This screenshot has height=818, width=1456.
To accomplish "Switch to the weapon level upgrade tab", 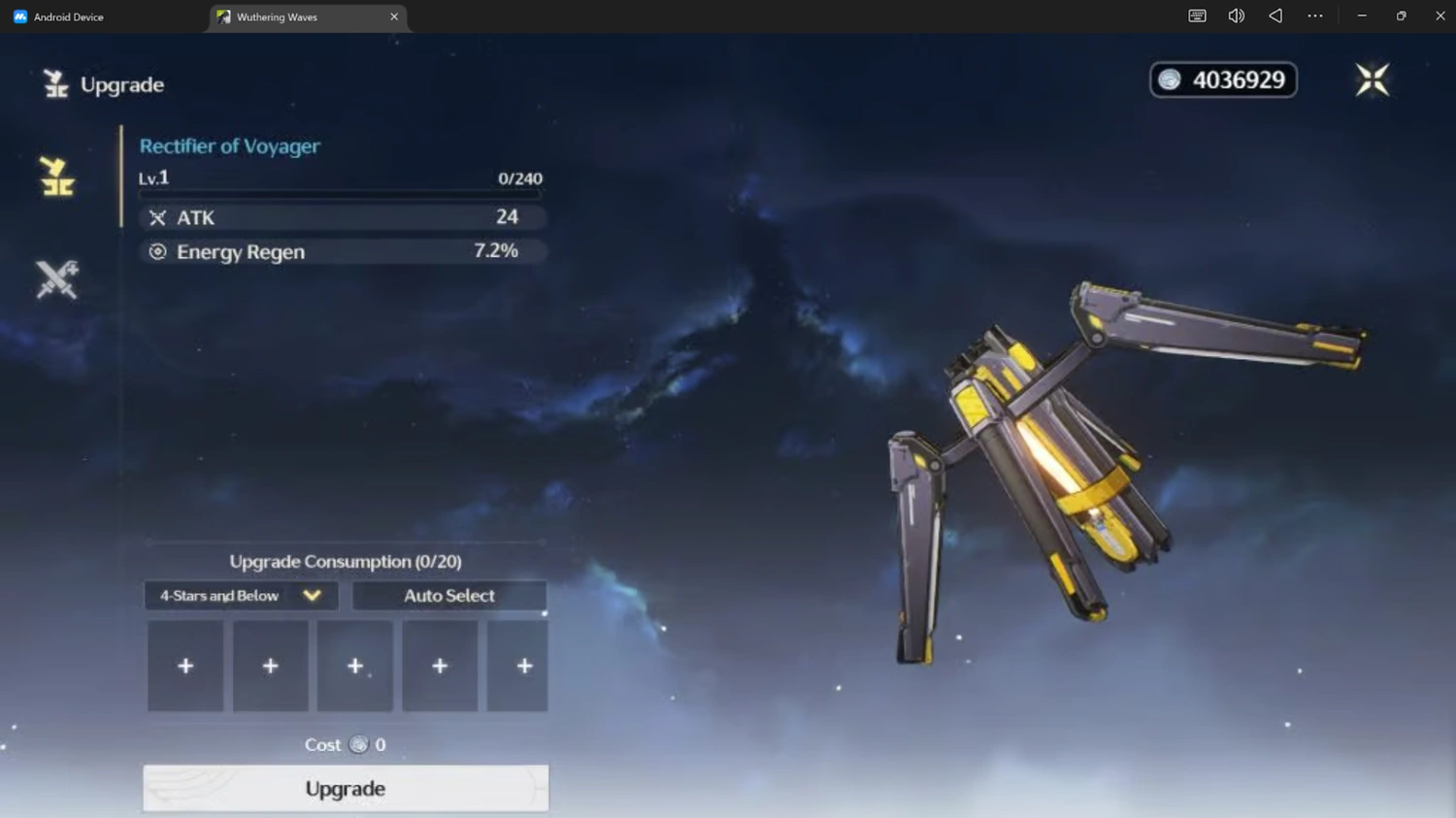I will point(57,178).
